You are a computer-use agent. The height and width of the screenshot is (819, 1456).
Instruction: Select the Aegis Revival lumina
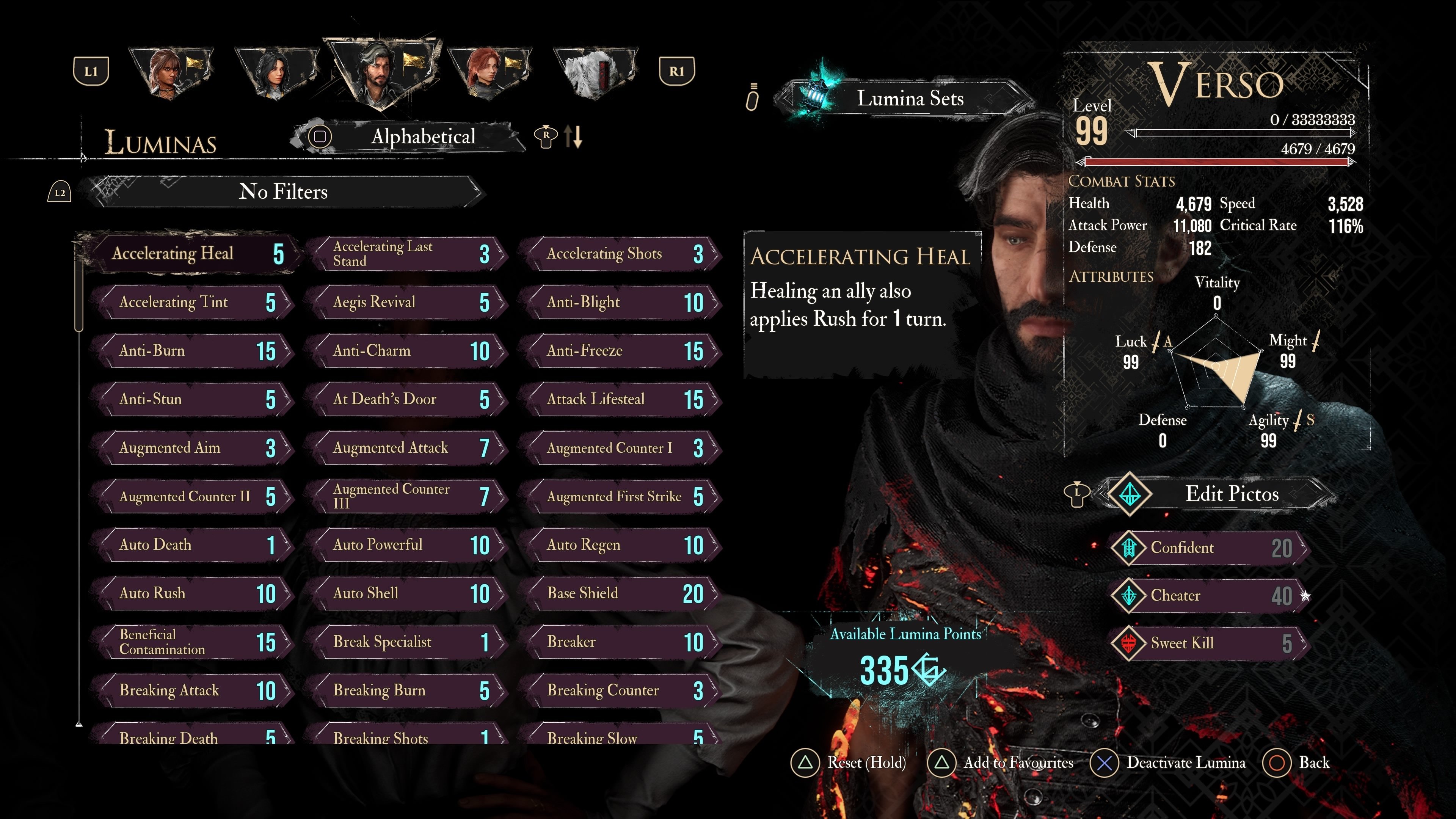(406, 303)
